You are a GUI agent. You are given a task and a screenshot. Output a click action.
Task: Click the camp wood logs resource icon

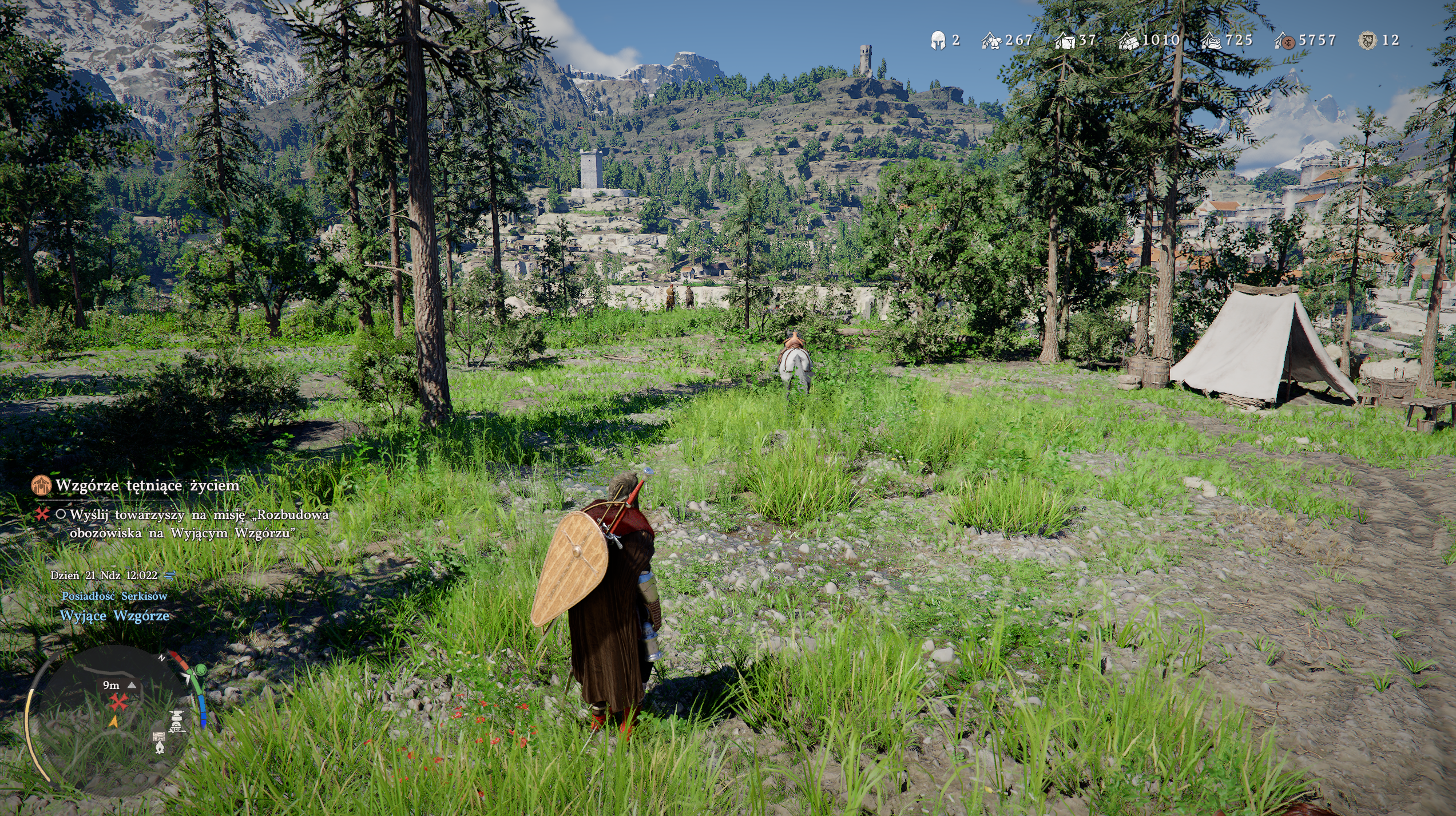click(x=1129, y=41)
